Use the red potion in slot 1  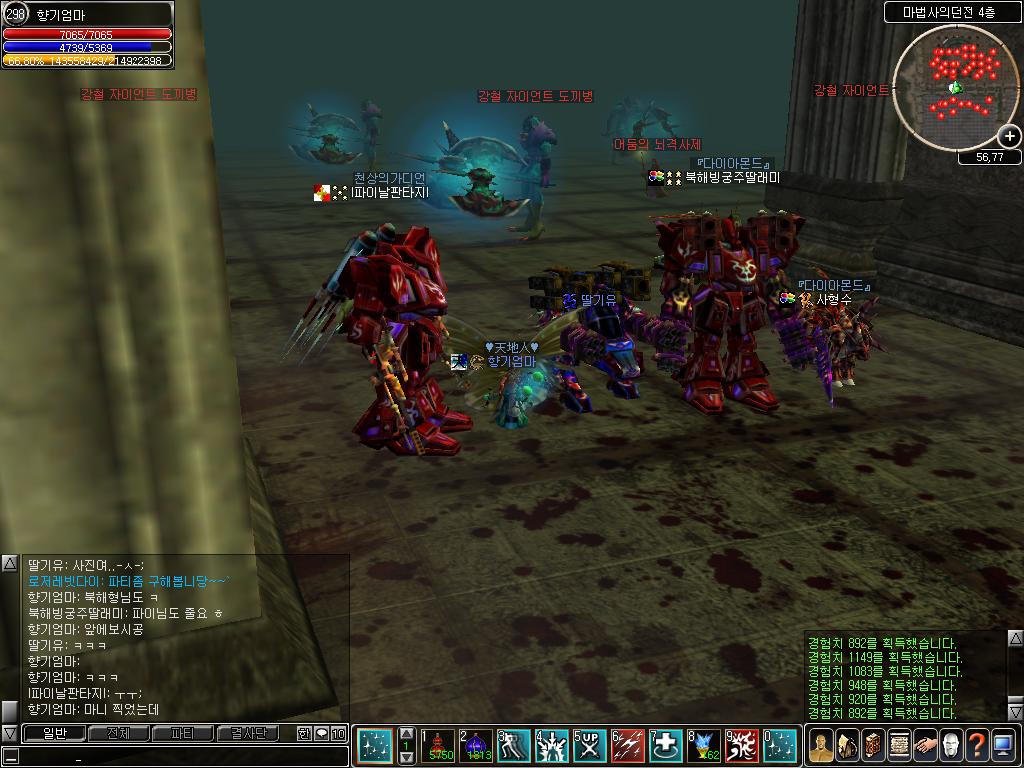tap(438, 746)
